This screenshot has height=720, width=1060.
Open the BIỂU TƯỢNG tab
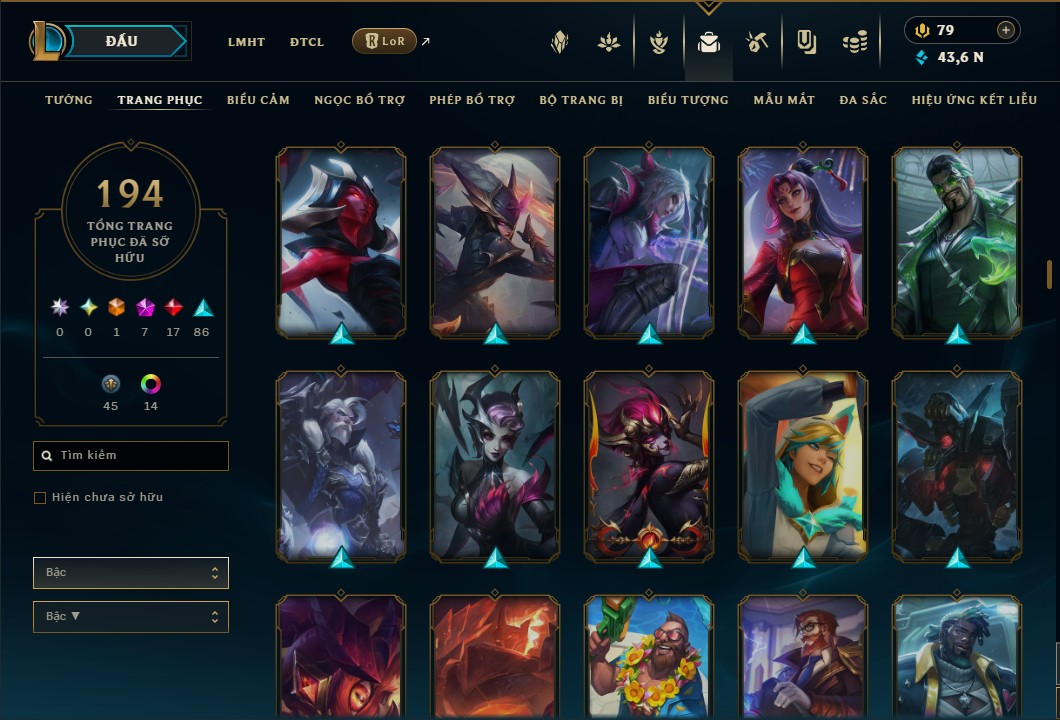pyautogui.click(x=688, y=100)
